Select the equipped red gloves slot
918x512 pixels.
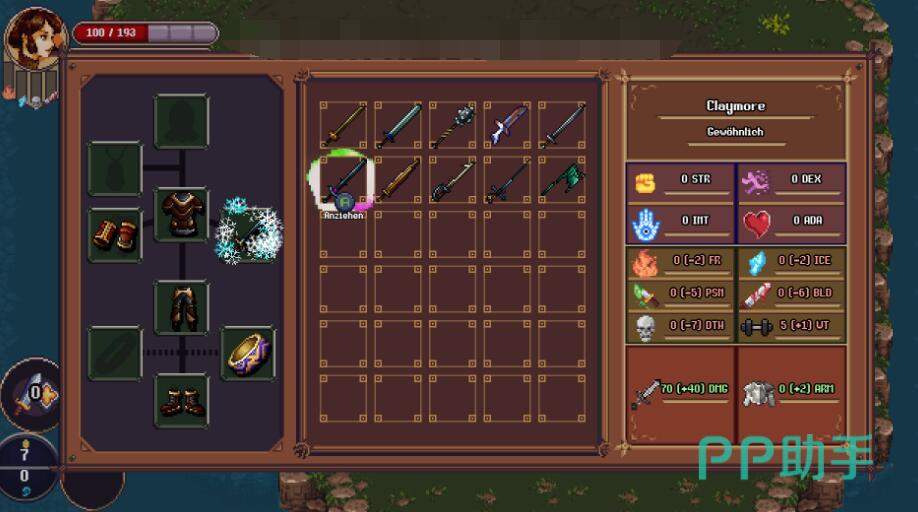[115, 234]
